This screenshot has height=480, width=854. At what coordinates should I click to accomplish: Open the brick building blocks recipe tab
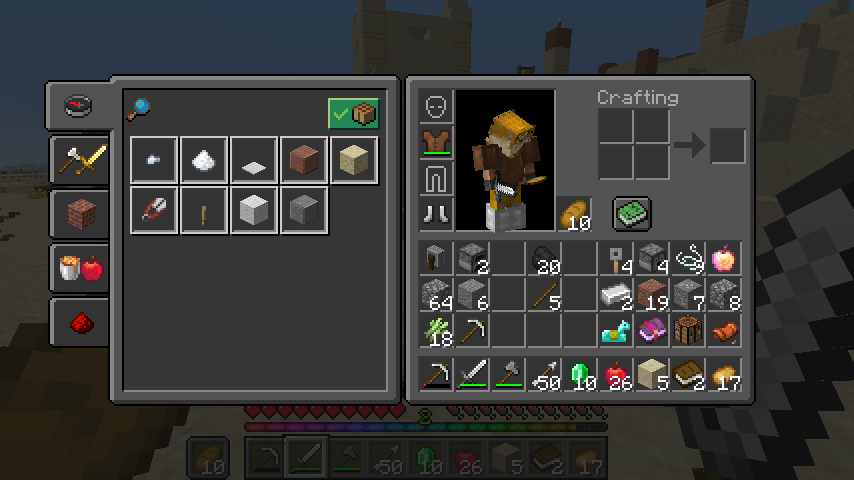pos(79,213)
